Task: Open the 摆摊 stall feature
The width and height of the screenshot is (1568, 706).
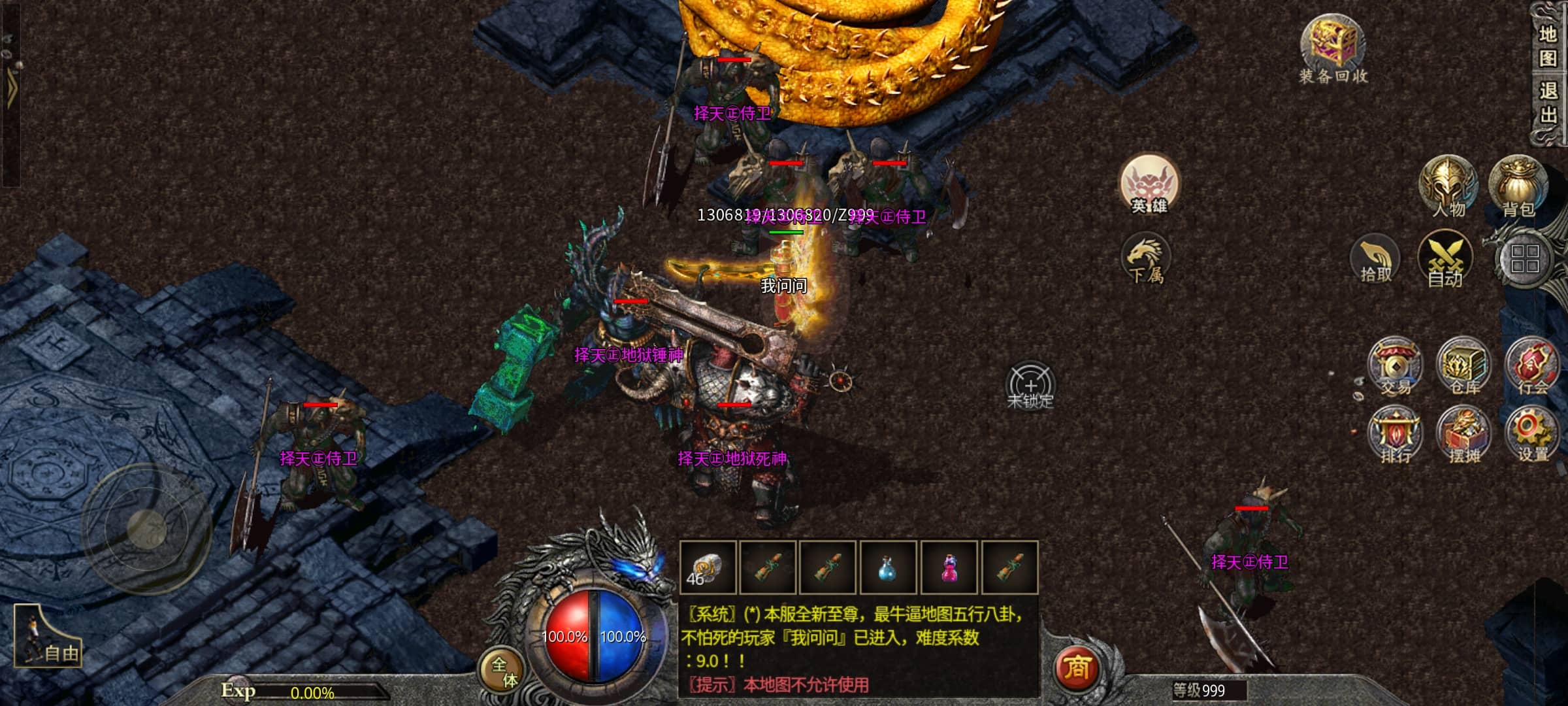Action: pos(1464,434)
